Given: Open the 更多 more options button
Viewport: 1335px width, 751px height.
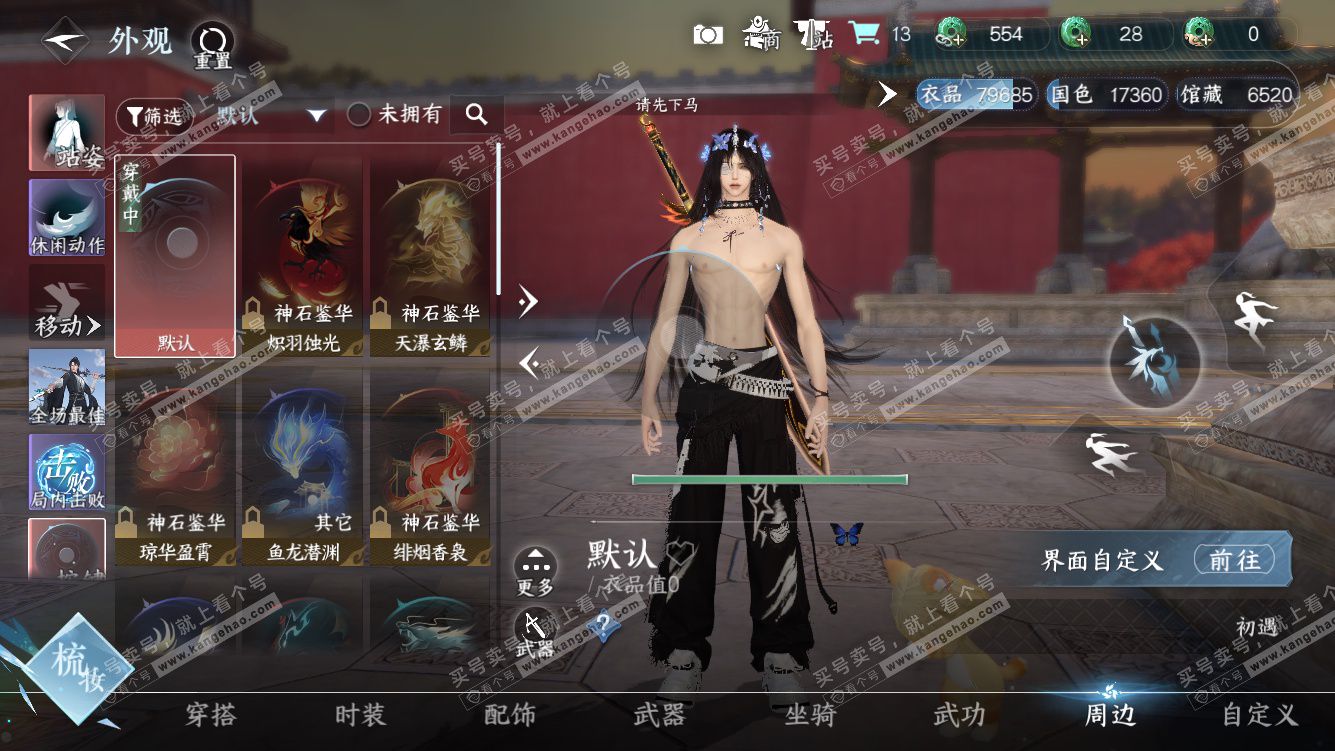Looking at the screenshot, I should 536,572.
